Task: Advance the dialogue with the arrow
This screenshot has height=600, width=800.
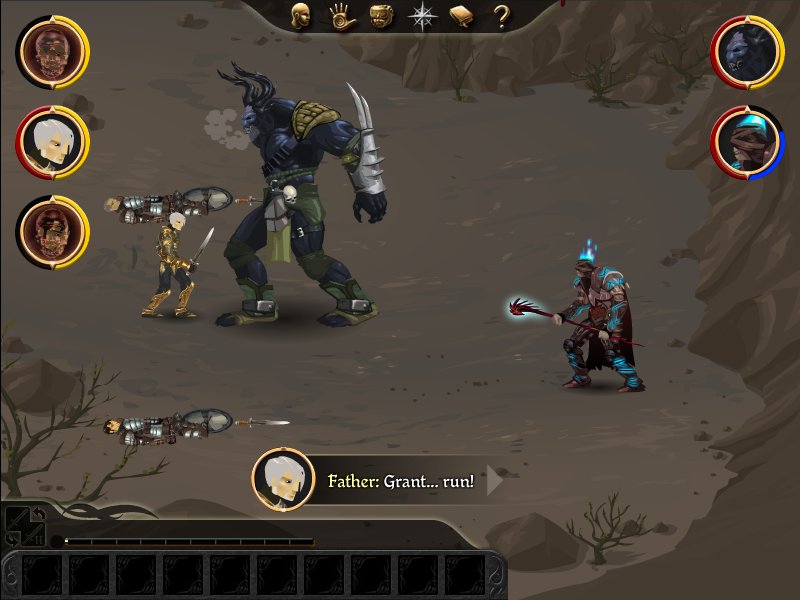Action: 494,481
